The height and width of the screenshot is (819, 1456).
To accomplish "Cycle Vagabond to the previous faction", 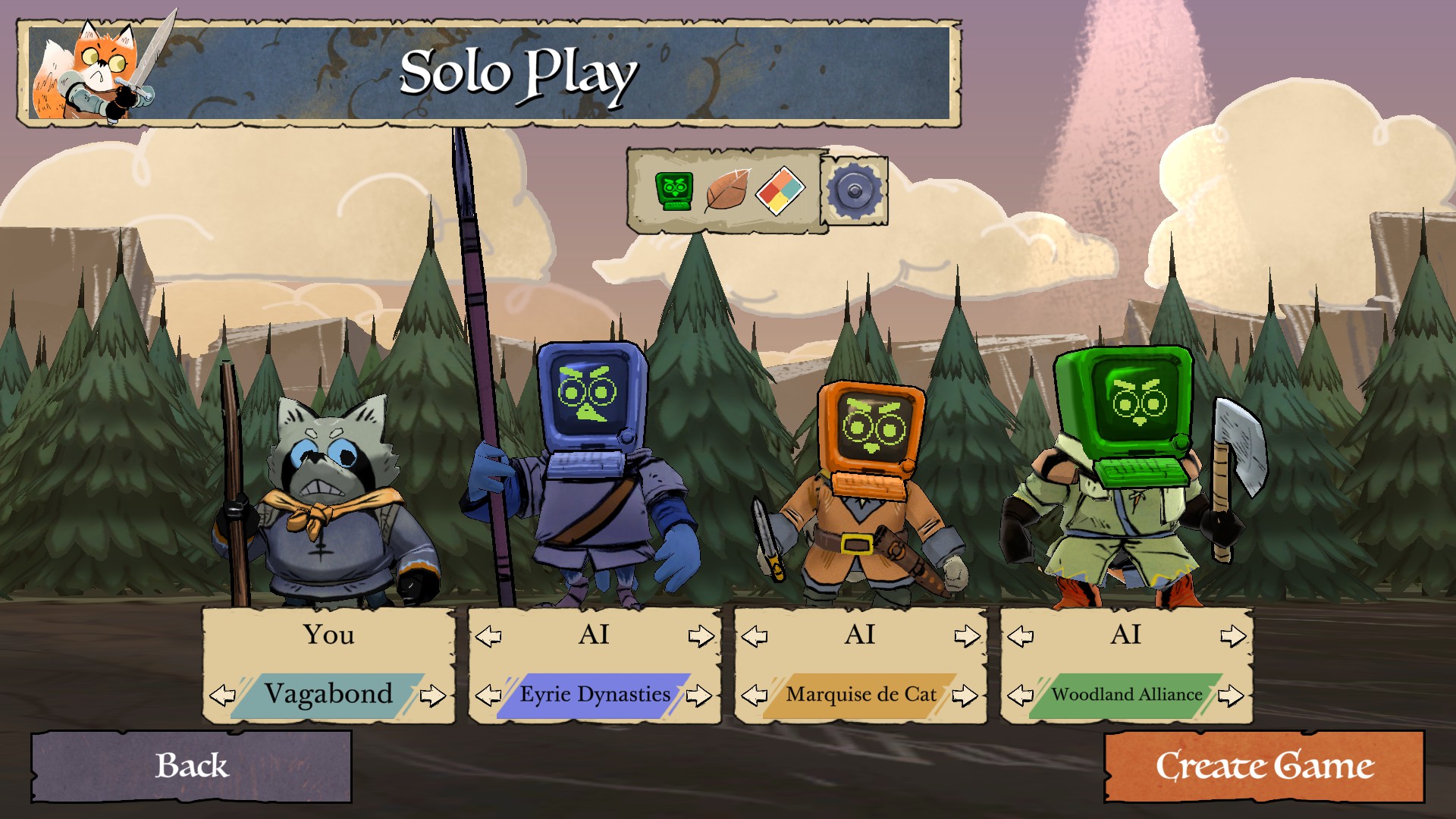I will point(222,695).
